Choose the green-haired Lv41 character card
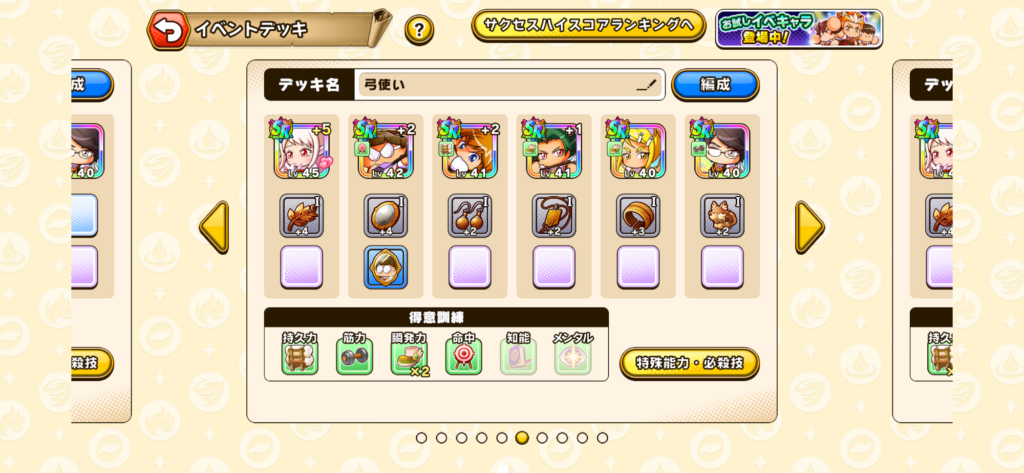This screenshot has height=473, width=1024. point(553,151)
